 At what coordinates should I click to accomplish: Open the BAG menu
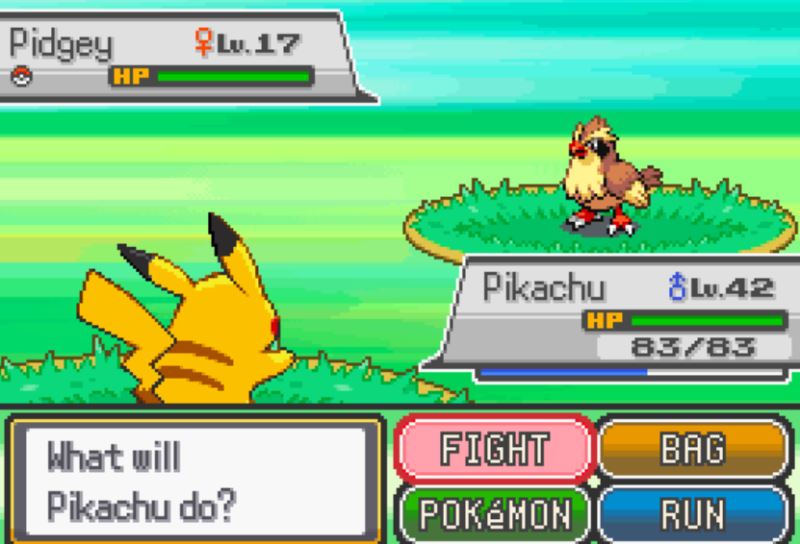tap(692, 448)
